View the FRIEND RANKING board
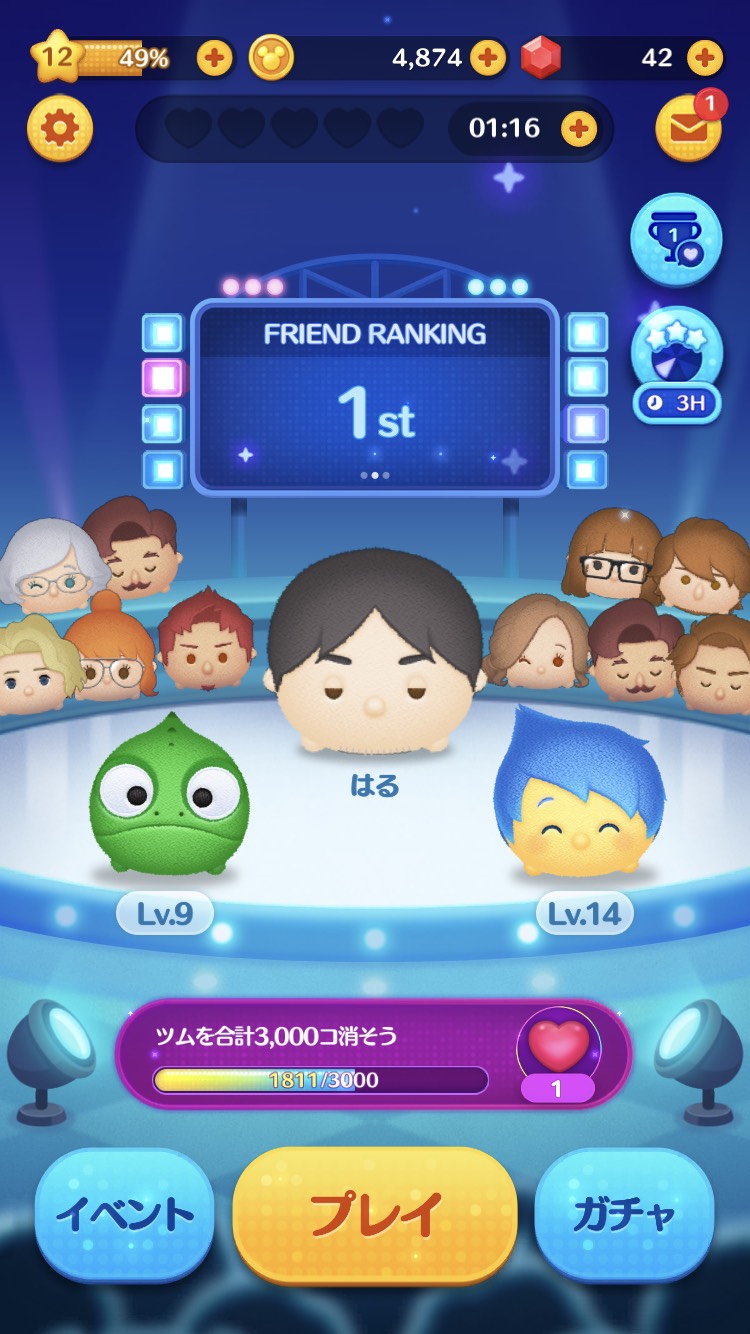Image resolution: width=750 pixels, height=1334 pixels. (x=374, y=396)
